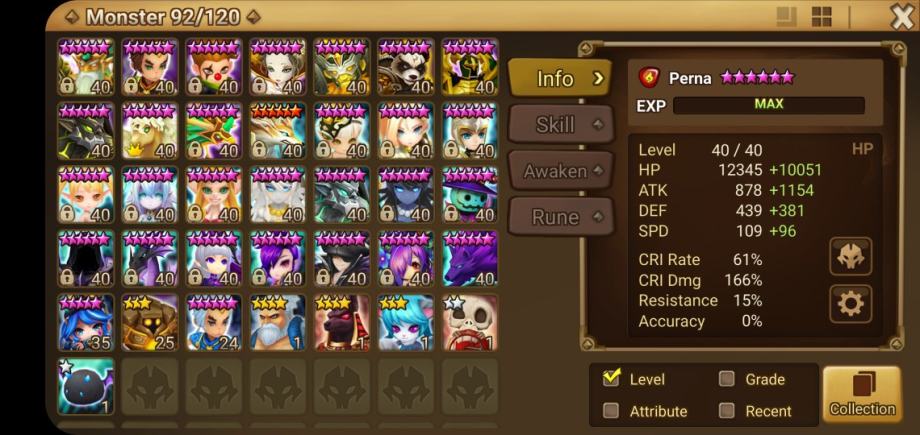The width and height of the screenshot is (920, 435).
Task: Close the Monster window
Action: (900, 16)
